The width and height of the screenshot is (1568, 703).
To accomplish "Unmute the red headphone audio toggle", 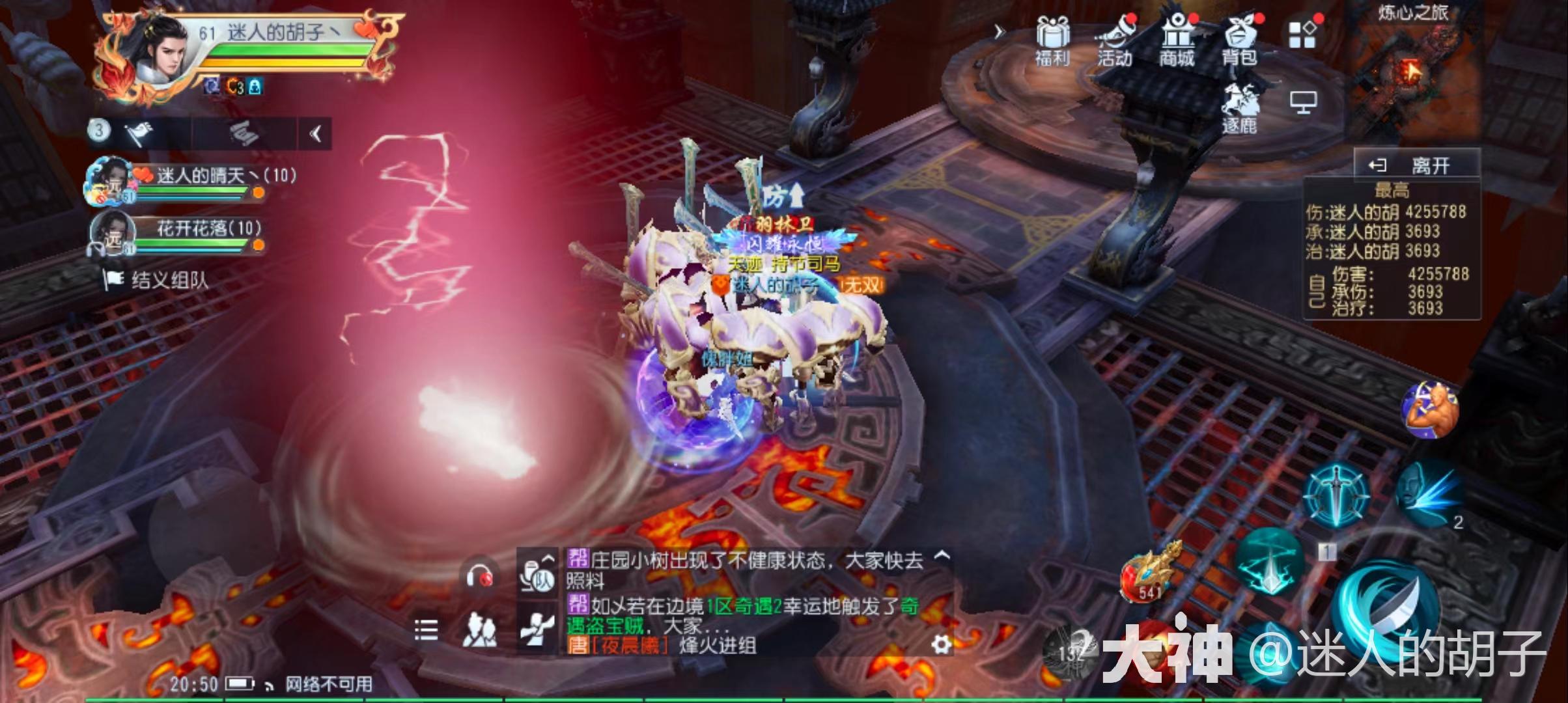I will pos(479,577).
